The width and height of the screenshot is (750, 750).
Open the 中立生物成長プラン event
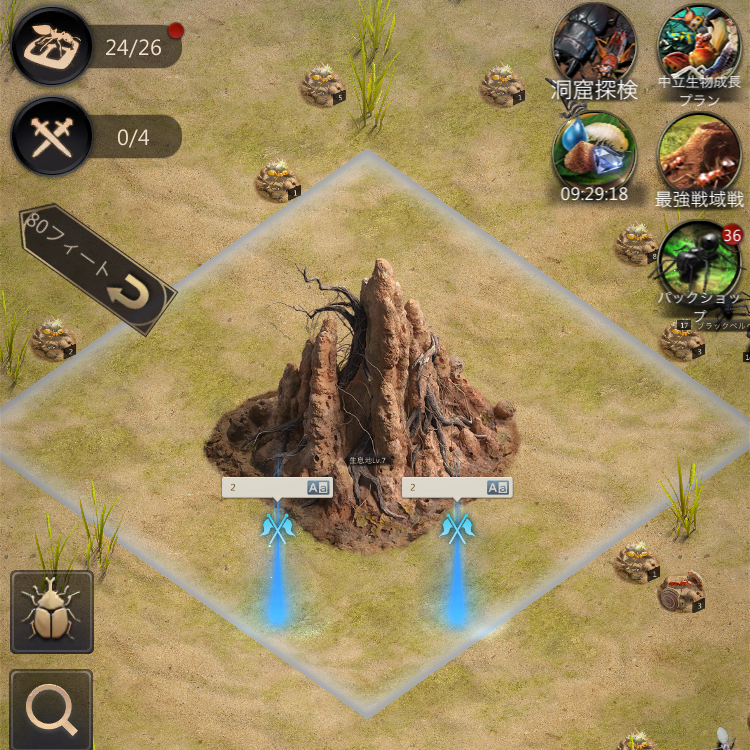(x=699, y=48)
